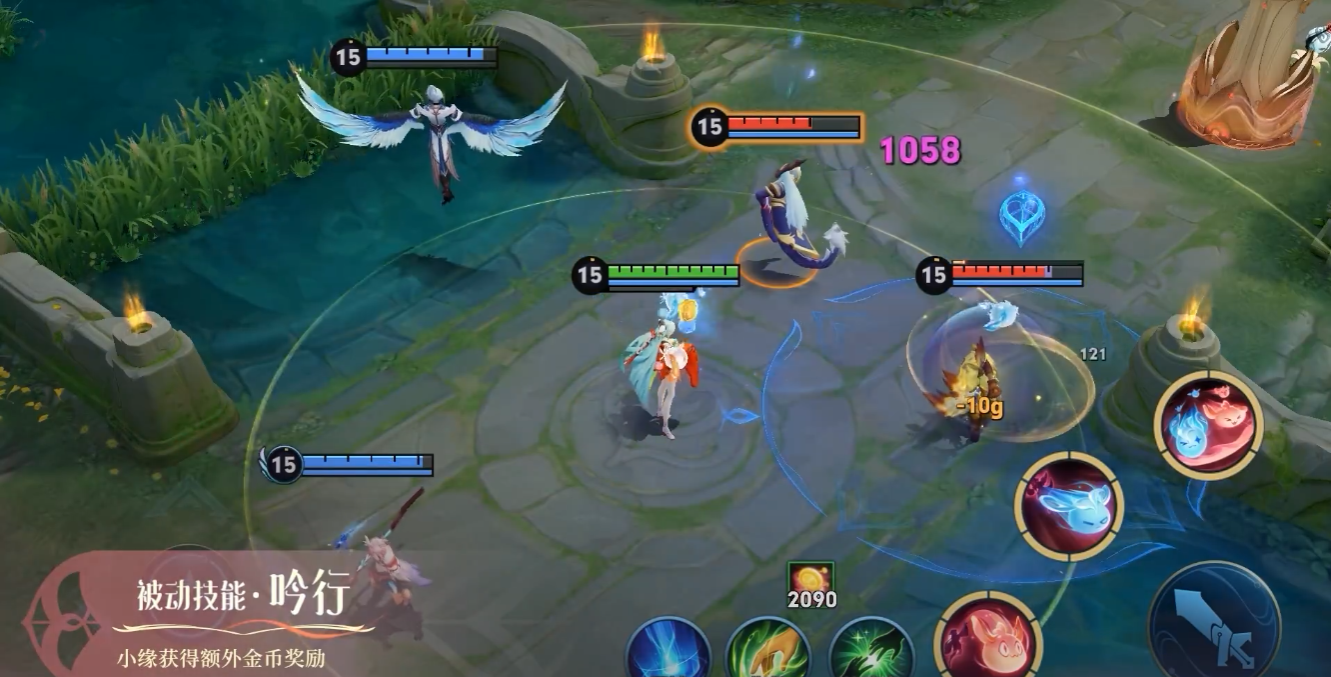Trigger the blue light beam spell

(668, 650)
